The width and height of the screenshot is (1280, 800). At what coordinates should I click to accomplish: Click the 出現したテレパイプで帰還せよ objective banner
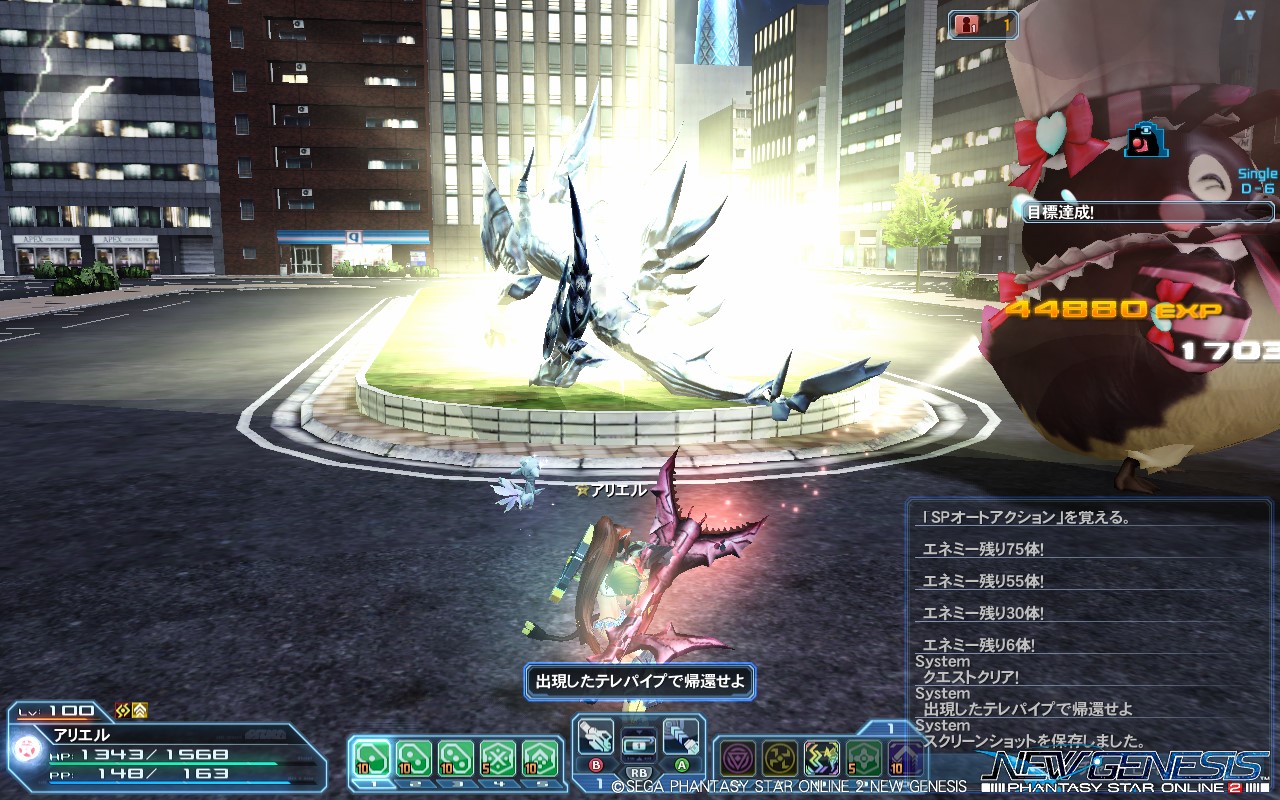pyautogui.click(x=637, y=682)
